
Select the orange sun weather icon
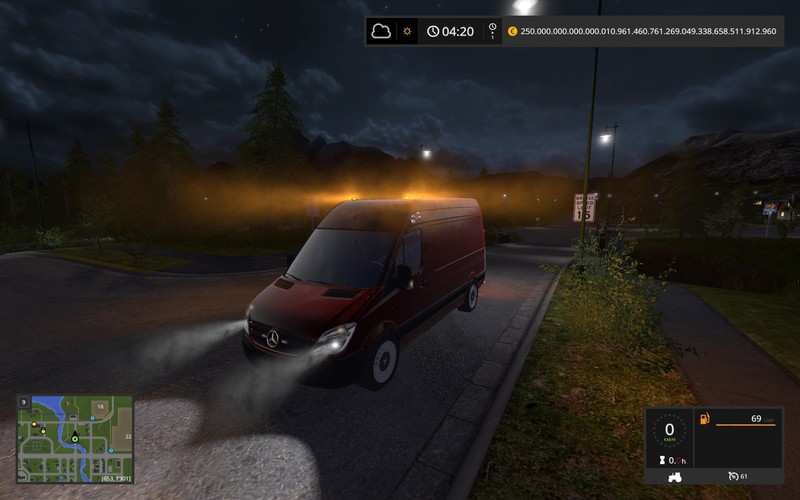(x=407, y=31)
